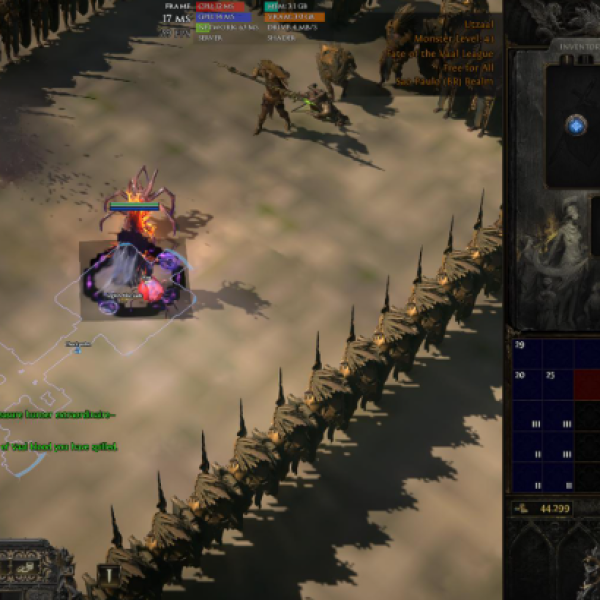This screenshot has width=600, height=600.
Task: Pick the inventory stack showing 29
Action: tap(527, 353)
